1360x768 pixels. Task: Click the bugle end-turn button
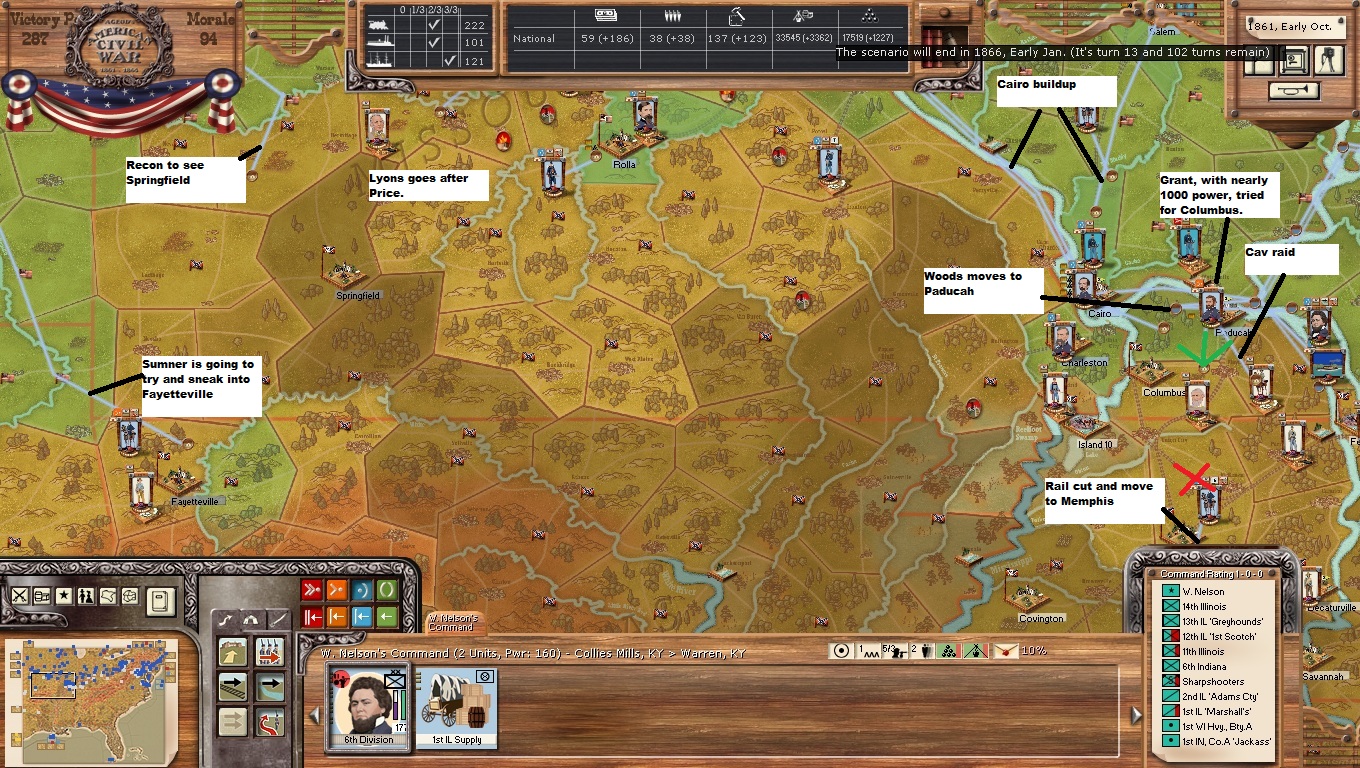tap(1292, 90)
